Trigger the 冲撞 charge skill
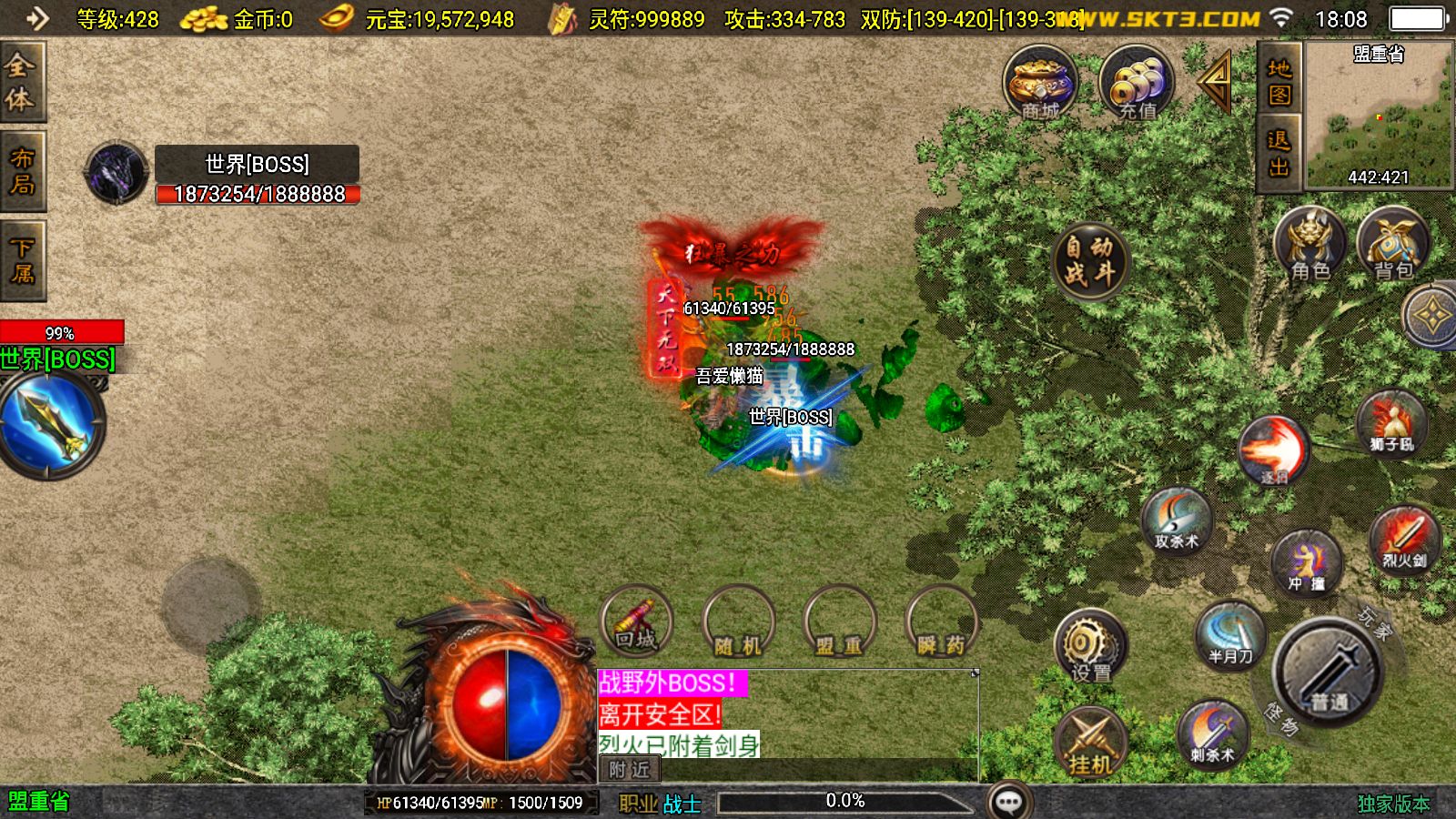1456x819 pixels. [x=1306, y=561]
